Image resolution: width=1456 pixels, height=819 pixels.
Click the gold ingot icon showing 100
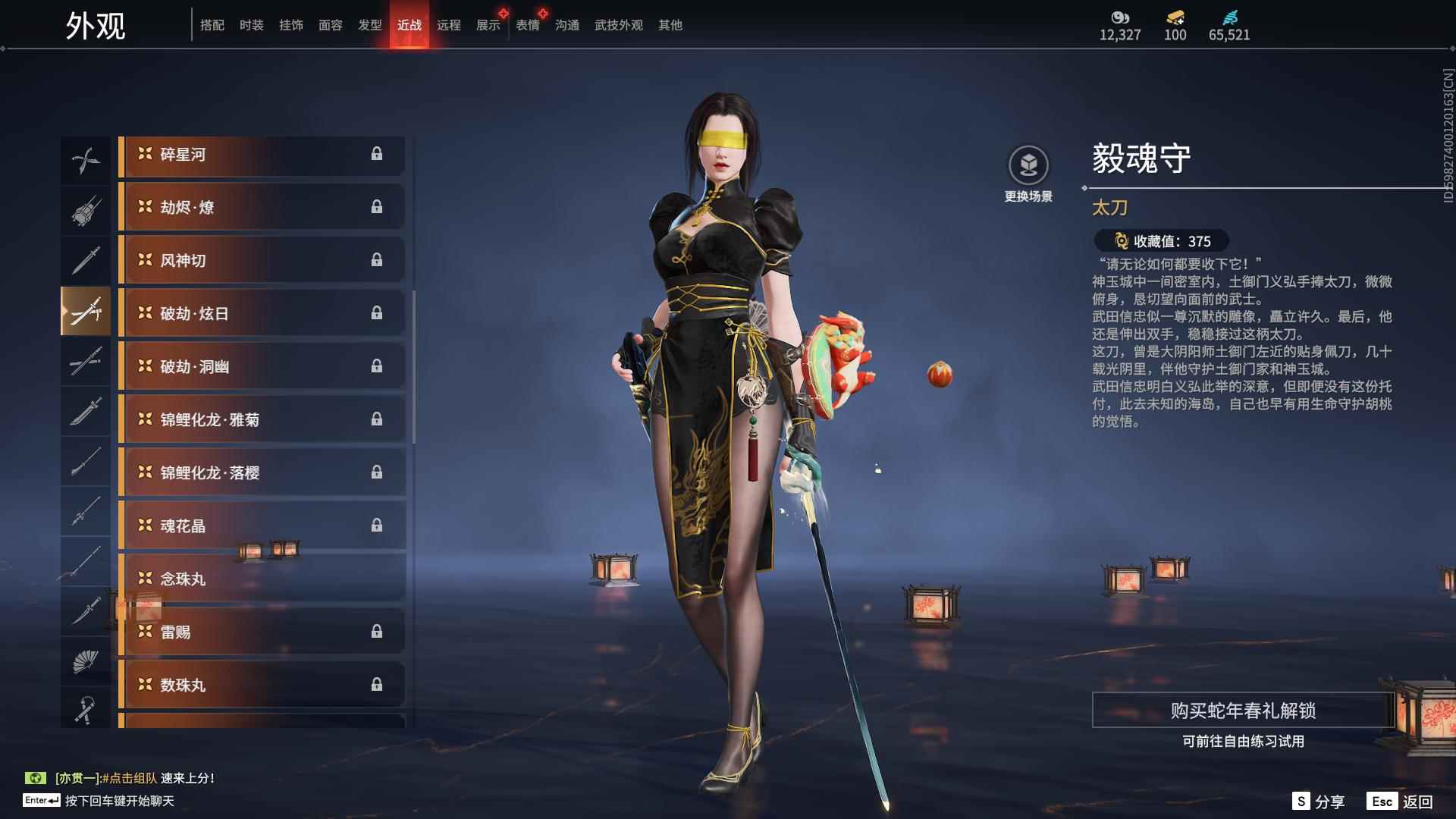[1174, 17]
